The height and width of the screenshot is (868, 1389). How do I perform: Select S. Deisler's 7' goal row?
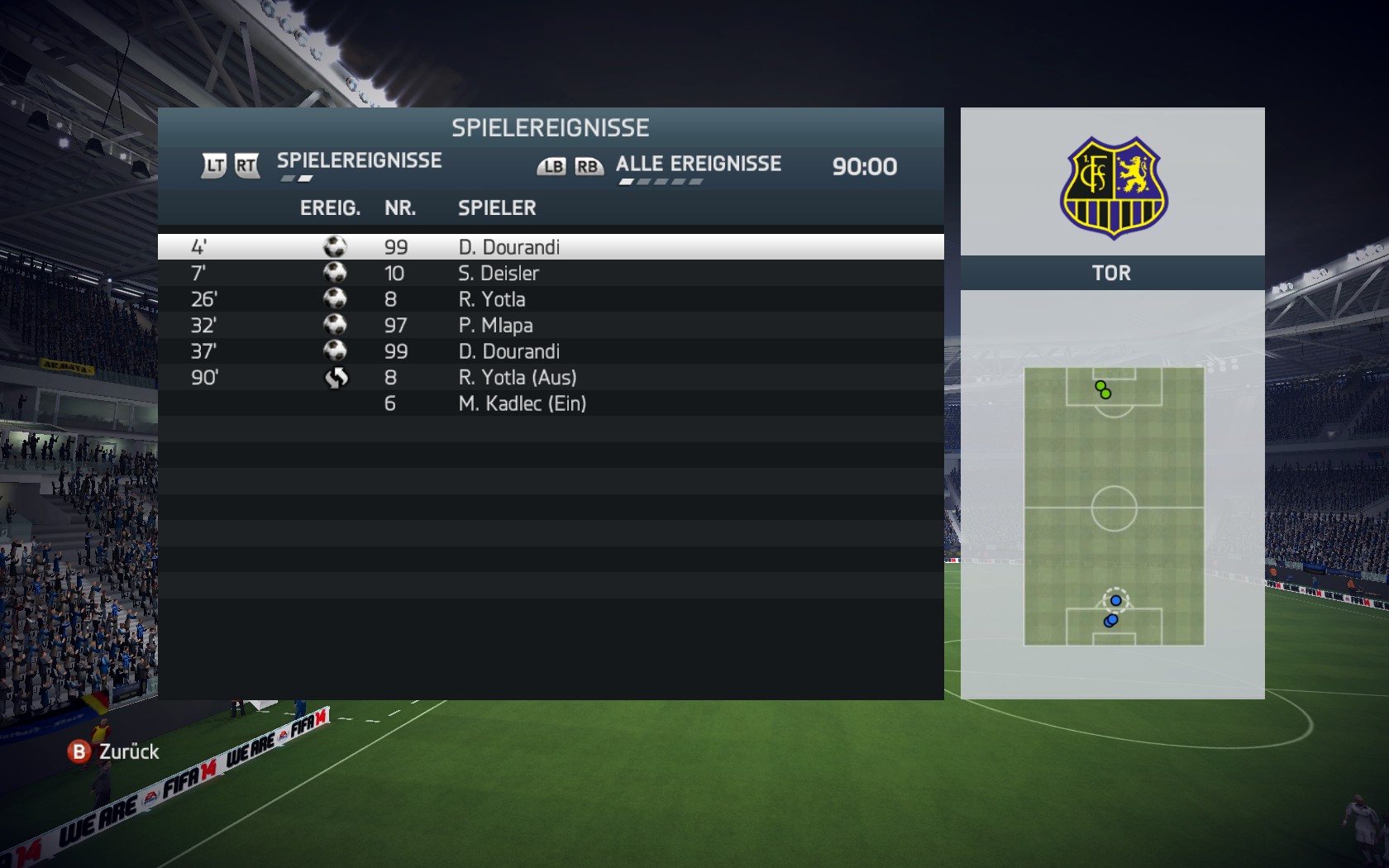550,274
